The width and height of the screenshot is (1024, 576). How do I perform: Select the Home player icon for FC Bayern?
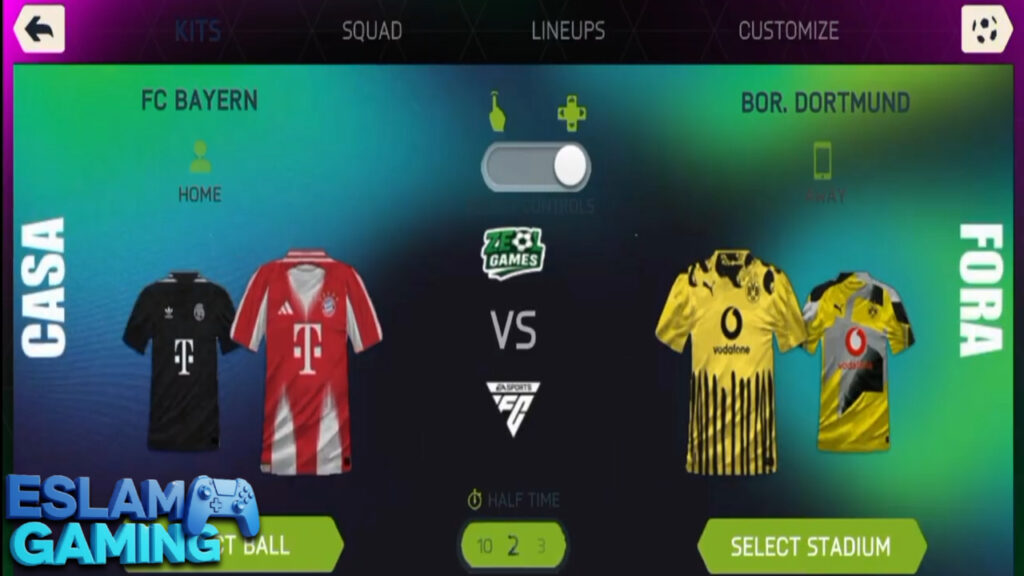coord(200,157)
